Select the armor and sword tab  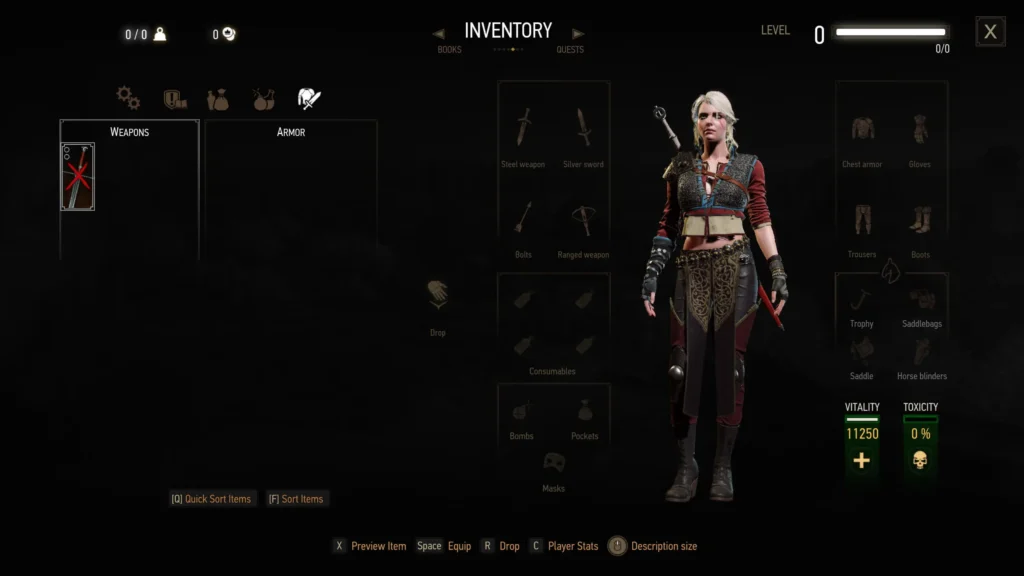tap(309, 99)
